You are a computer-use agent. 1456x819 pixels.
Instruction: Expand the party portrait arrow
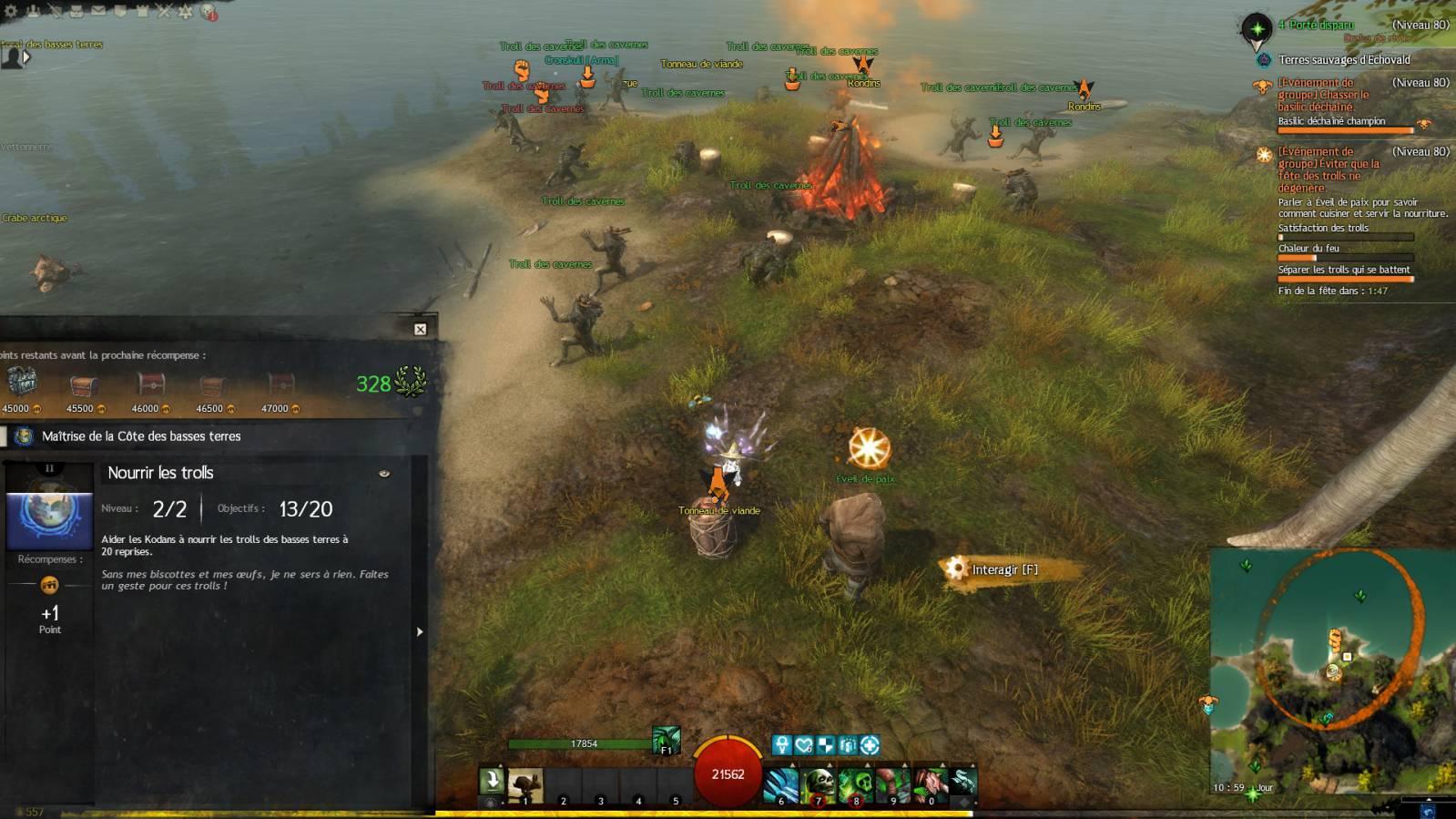click(x=26, y=56)
